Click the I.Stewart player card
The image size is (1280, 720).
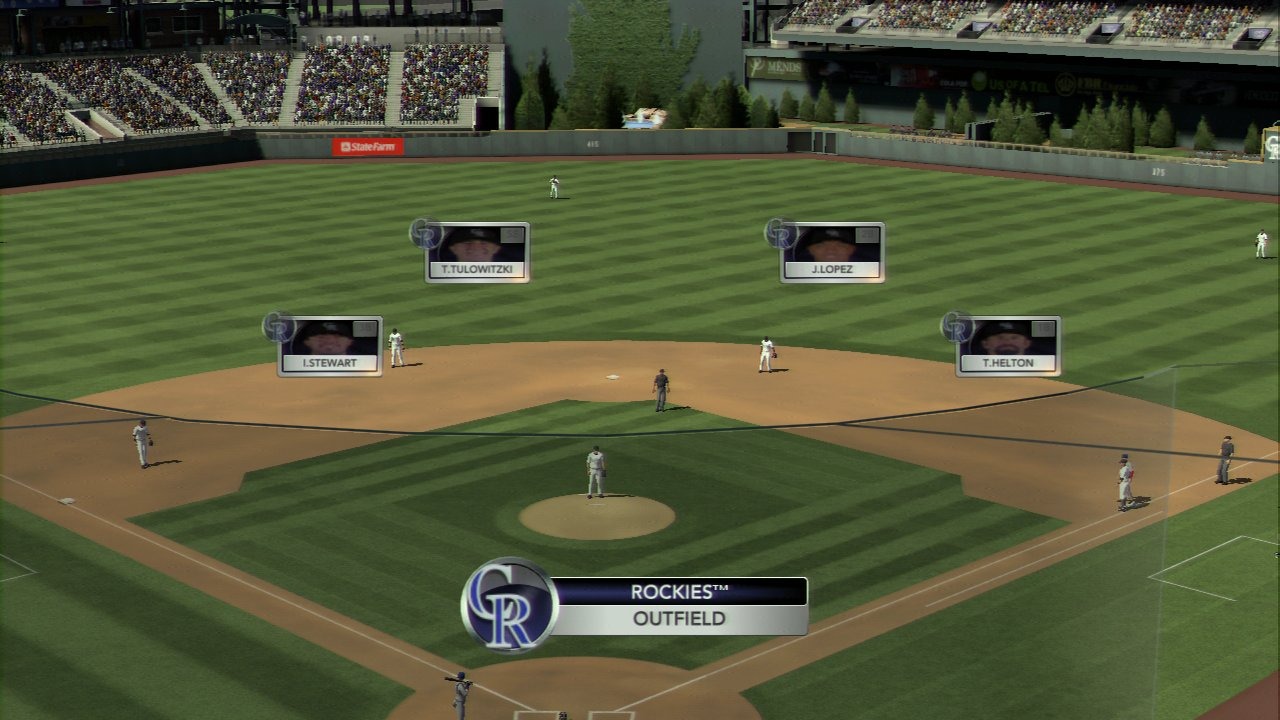click(x=330, y=346)
